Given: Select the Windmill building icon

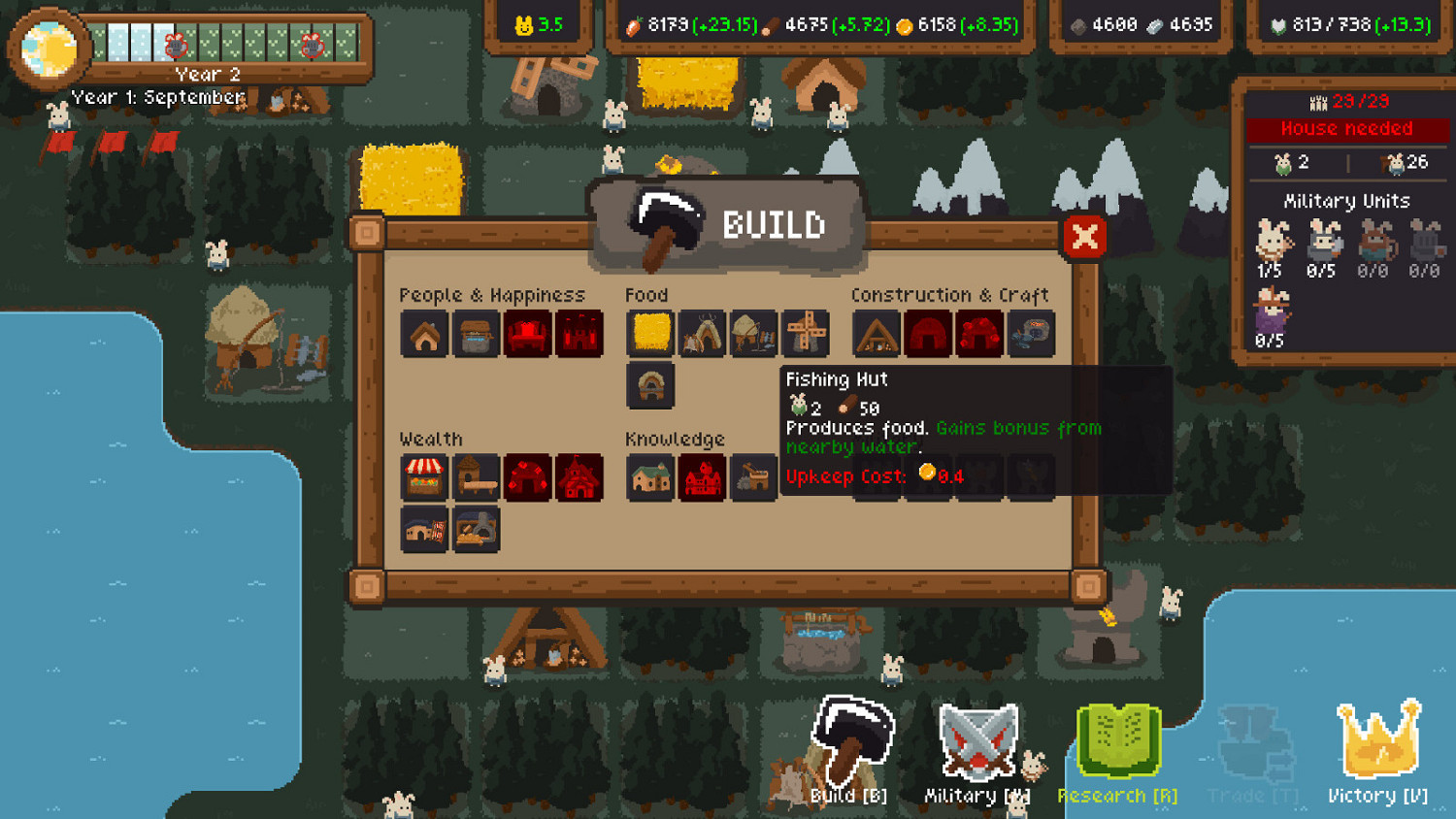Looking at the screenshot, I should click(805, 333).
